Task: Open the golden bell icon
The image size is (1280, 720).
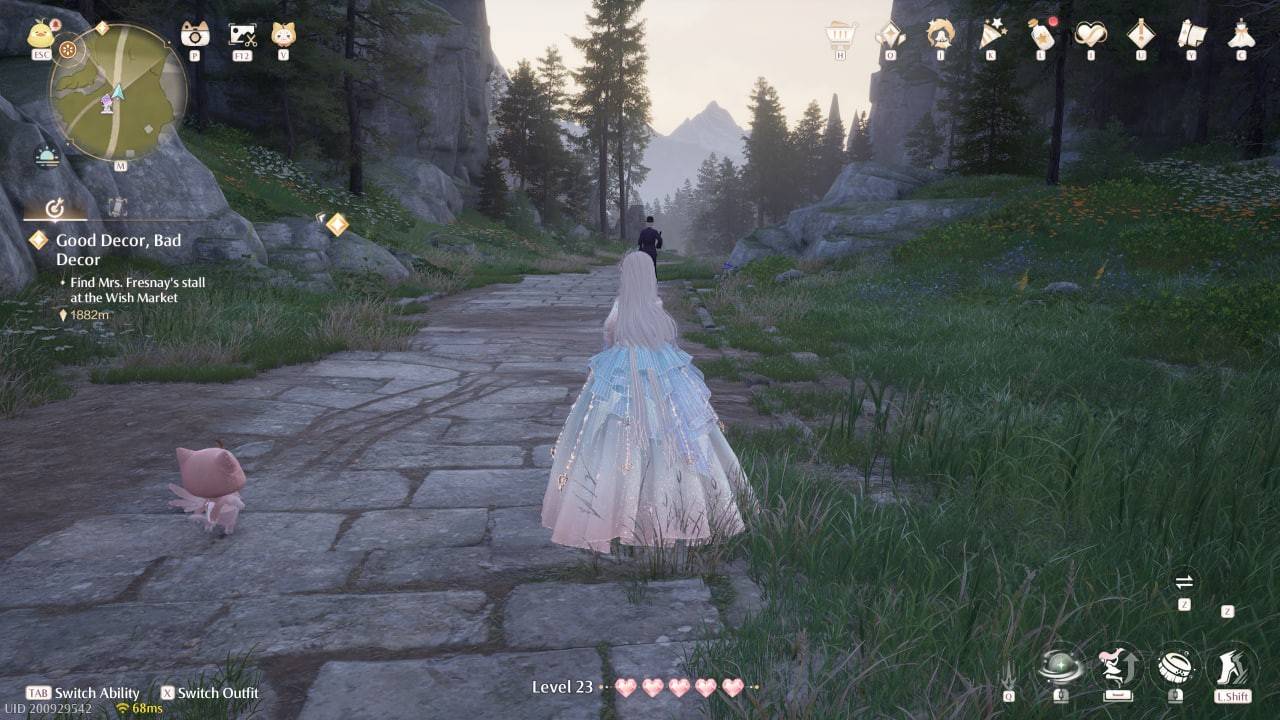Action: point(940,35)
